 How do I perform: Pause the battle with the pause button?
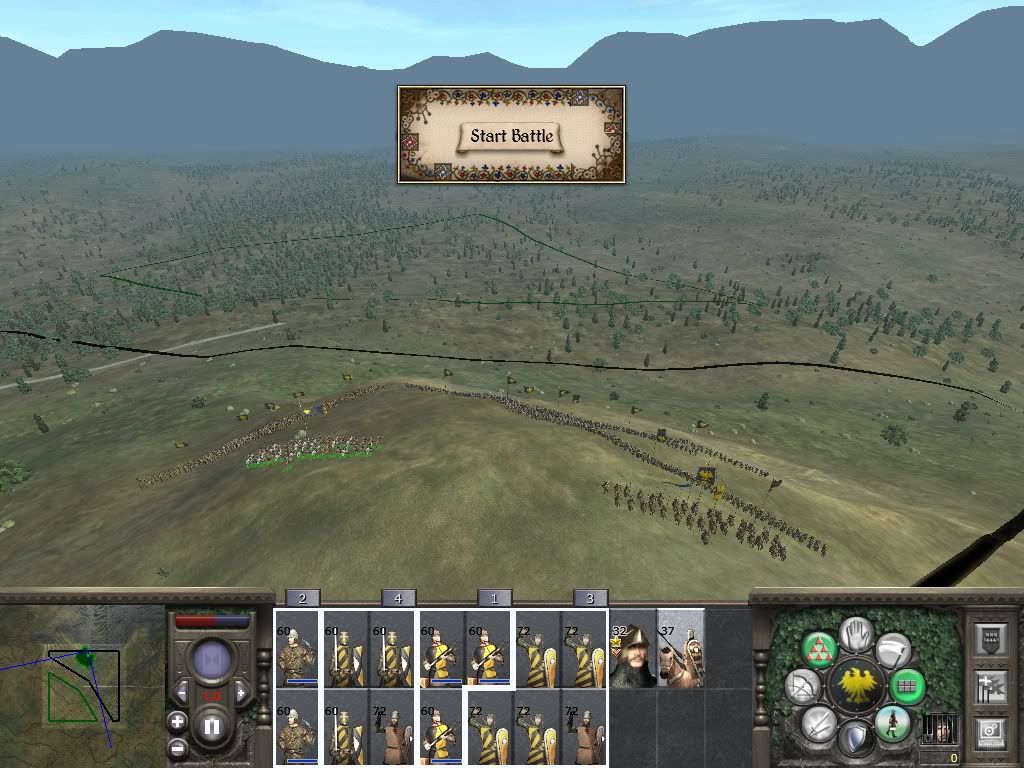click(212, 727)
